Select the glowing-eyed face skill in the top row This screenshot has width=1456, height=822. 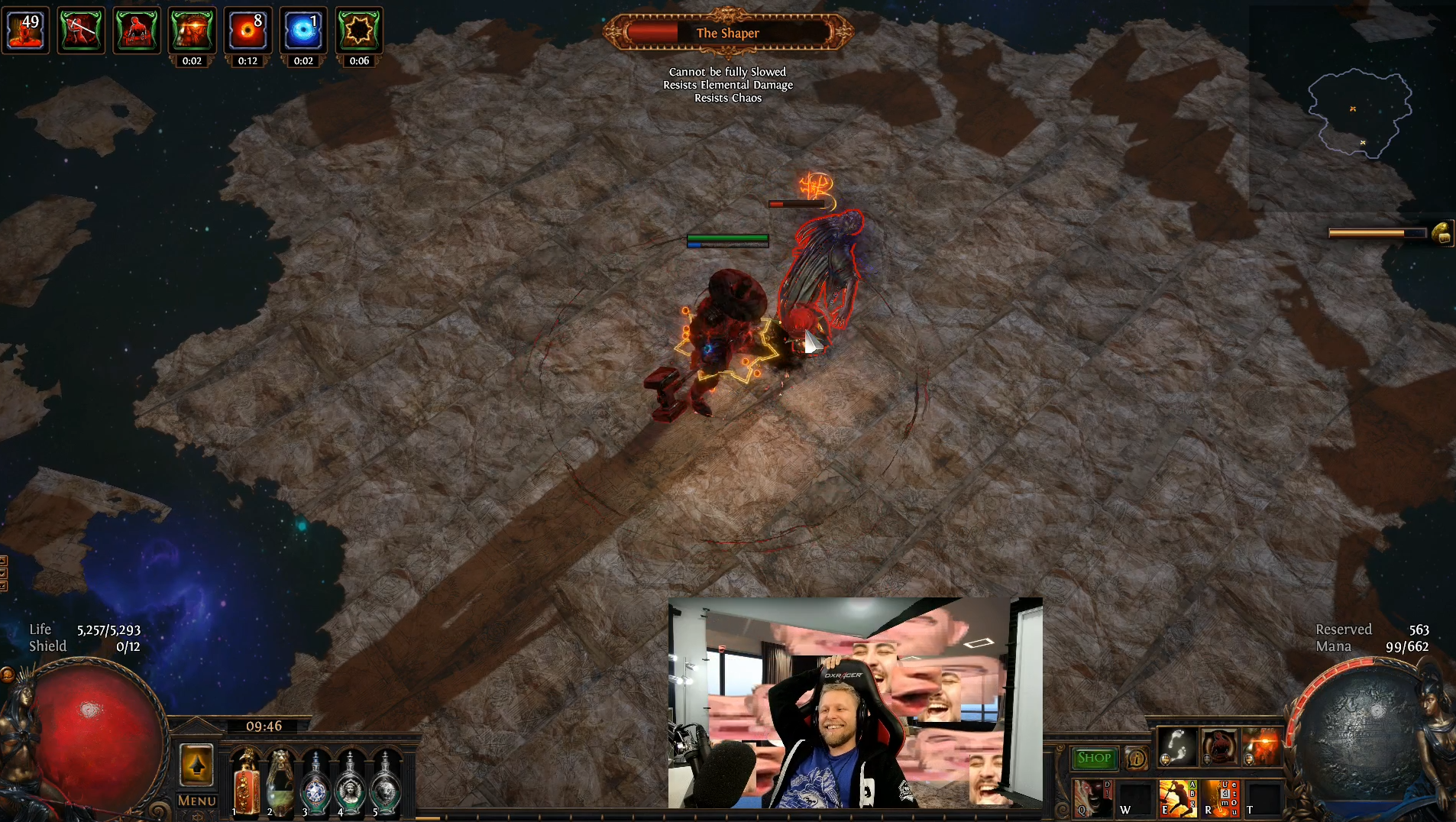[1261, 746]
